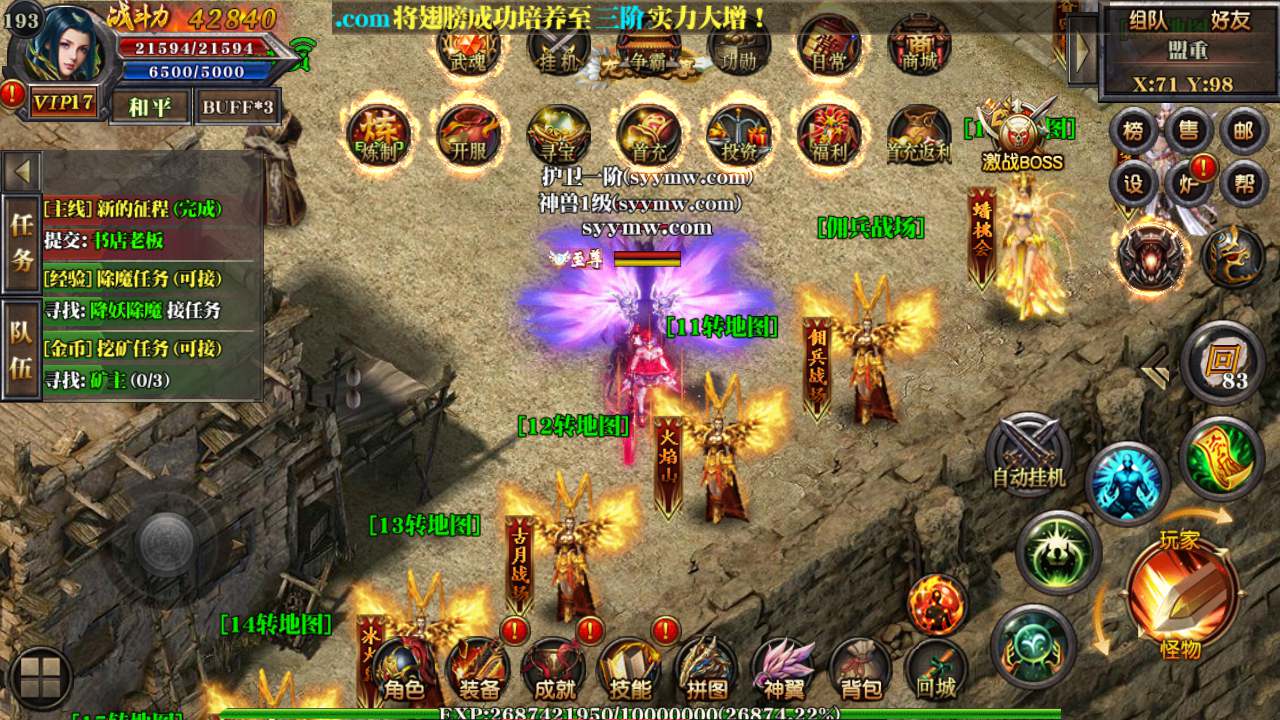Open the 福利 welfare rewards

[x=828, y=135]
